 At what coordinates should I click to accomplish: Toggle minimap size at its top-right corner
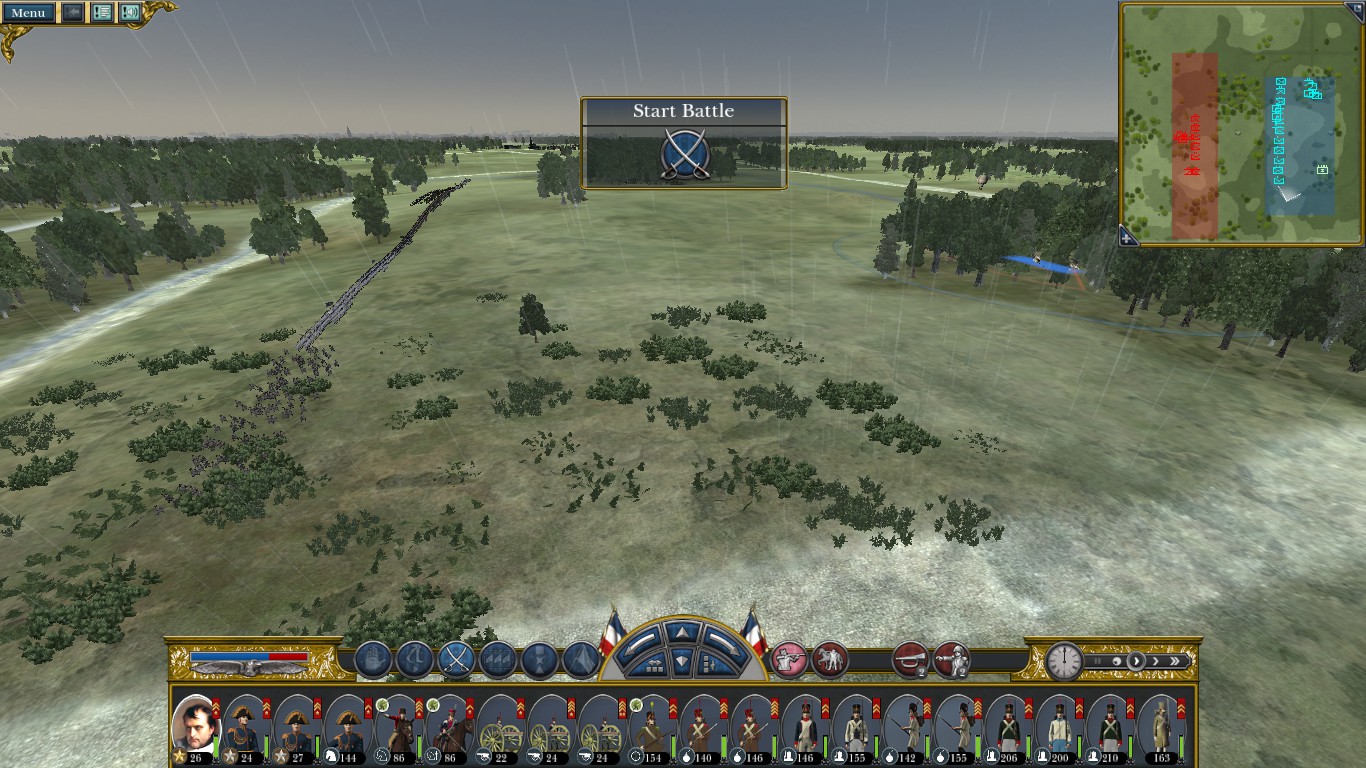[1353, 10]
